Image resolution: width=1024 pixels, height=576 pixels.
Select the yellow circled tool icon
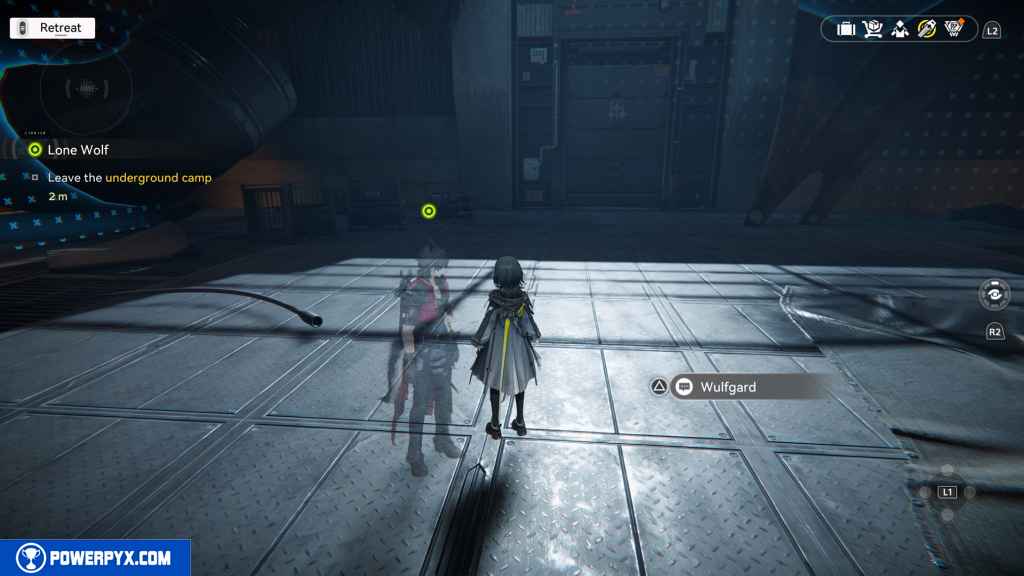click(x=927, y=29)
